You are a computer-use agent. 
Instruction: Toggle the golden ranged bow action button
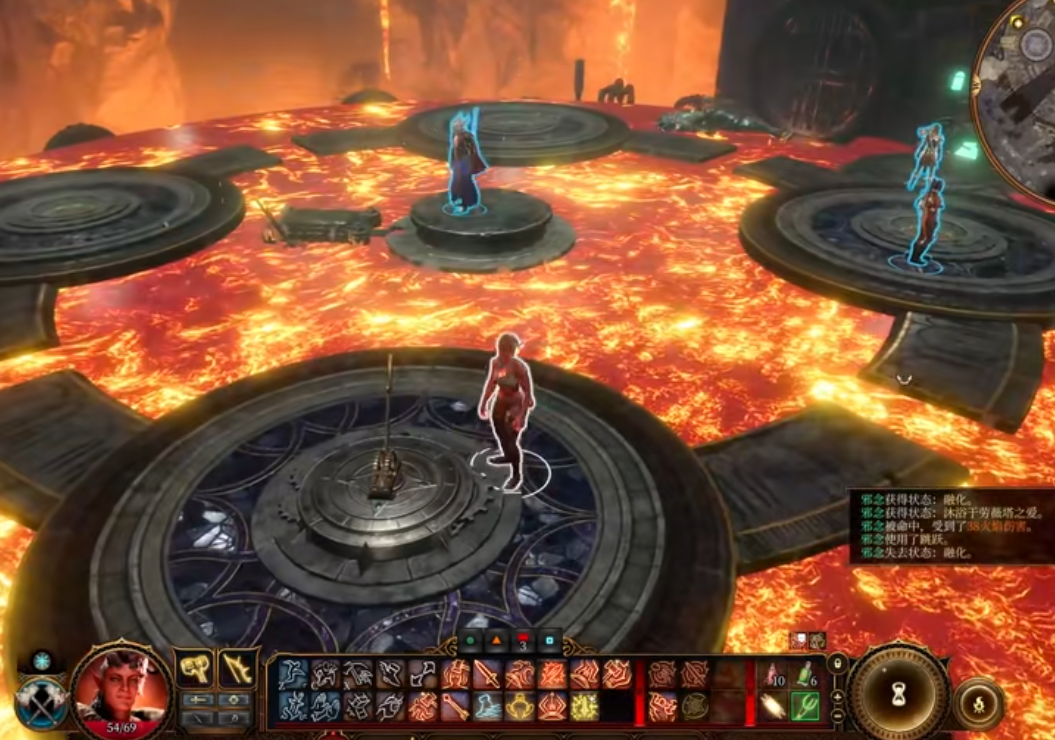(236, 669)
